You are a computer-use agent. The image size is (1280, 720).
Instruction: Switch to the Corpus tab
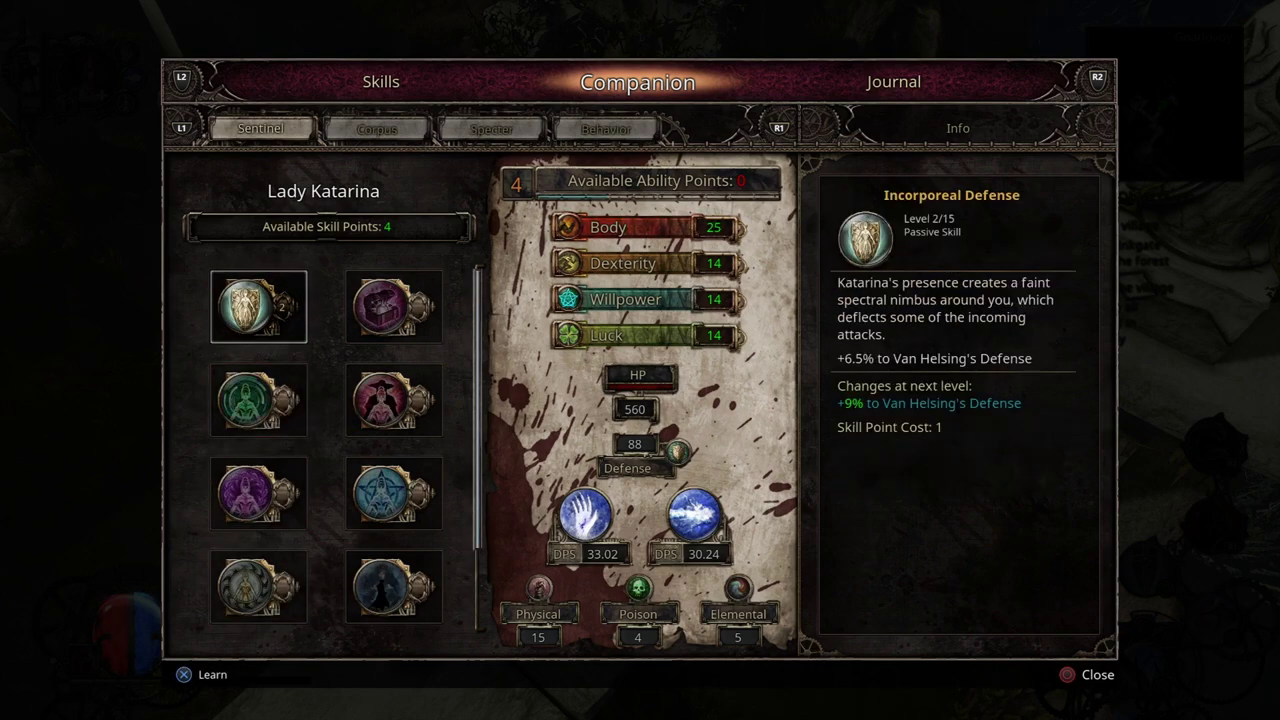pos(377,129)
